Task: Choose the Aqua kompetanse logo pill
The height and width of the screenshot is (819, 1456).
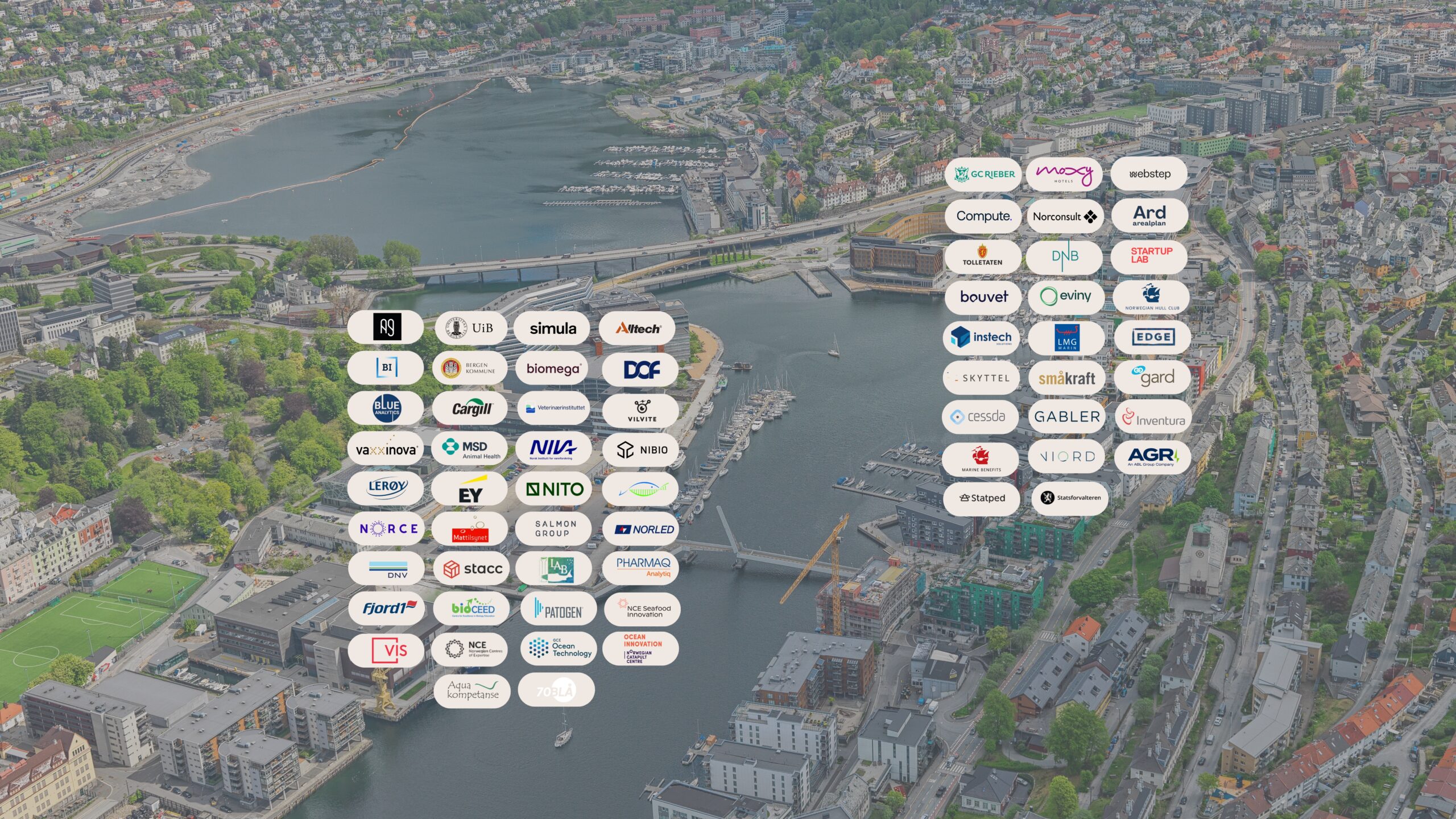Action: [x=472, y=690]
